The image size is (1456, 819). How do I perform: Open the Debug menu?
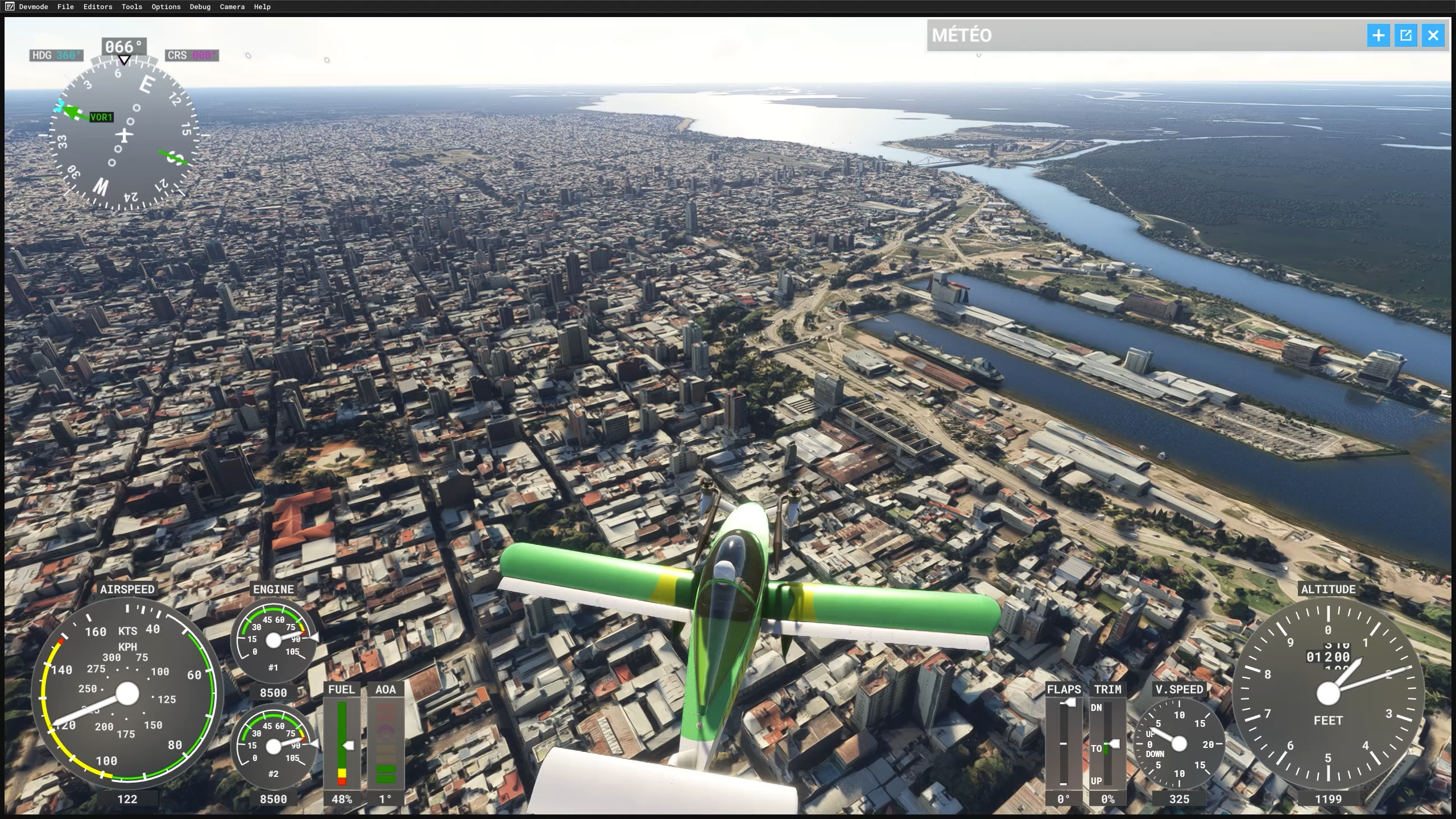point(200,7)
